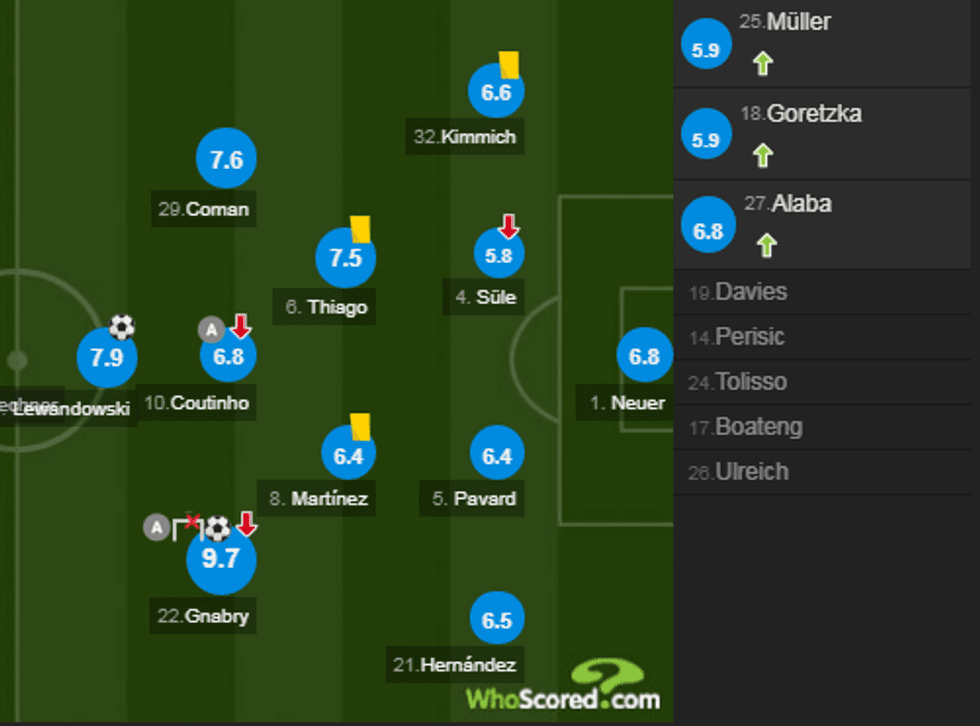Select Süle's 5.8 rating bubble
Viewport: 980px width, 726px height.
click(498, 256)
